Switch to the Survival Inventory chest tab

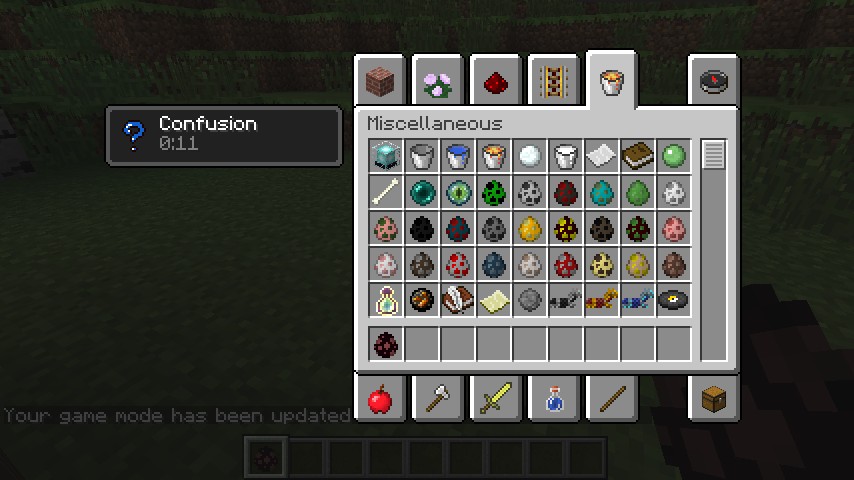click(713, 400)
